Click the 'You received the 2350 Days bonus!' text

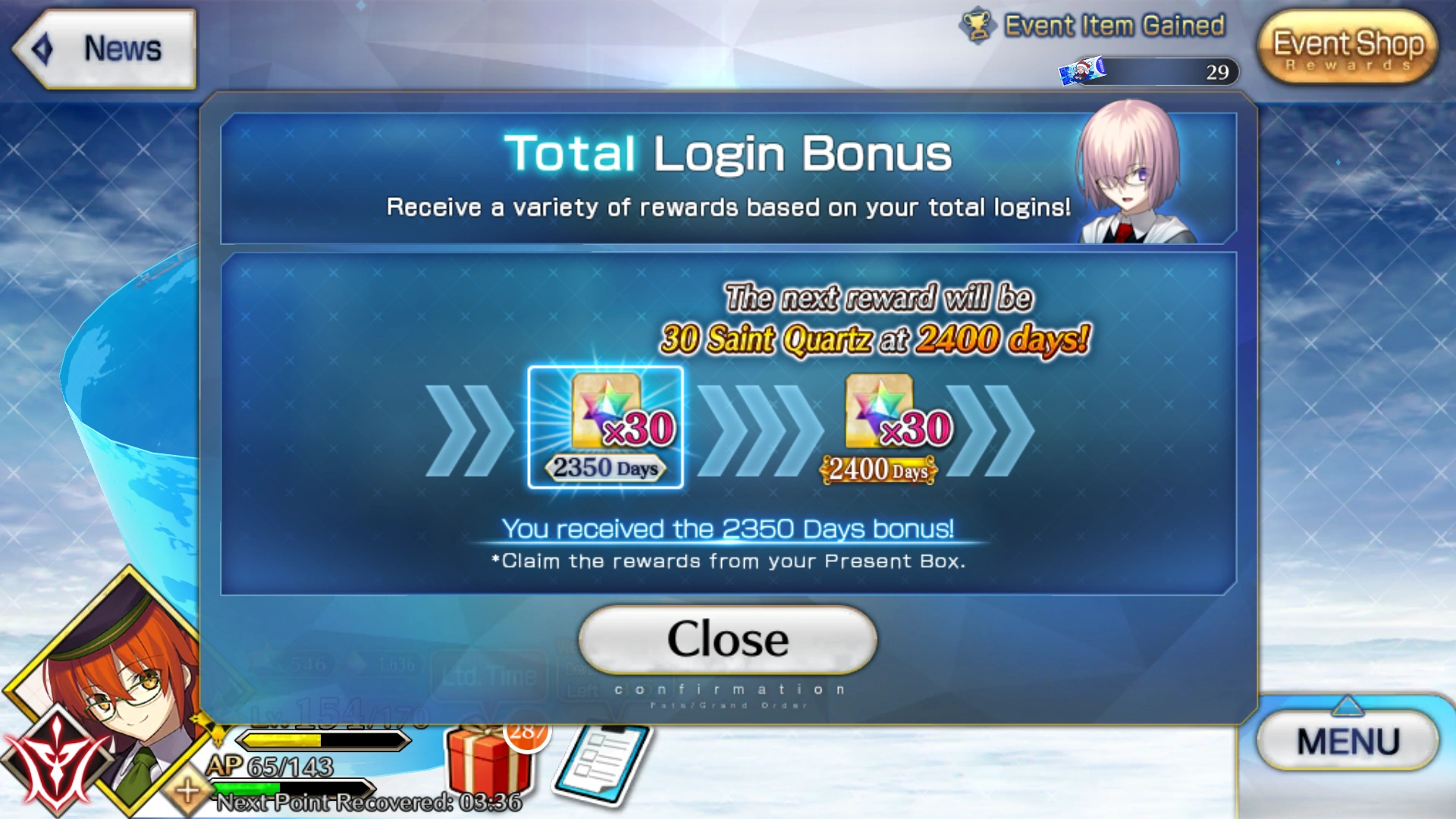coord(726,529)
